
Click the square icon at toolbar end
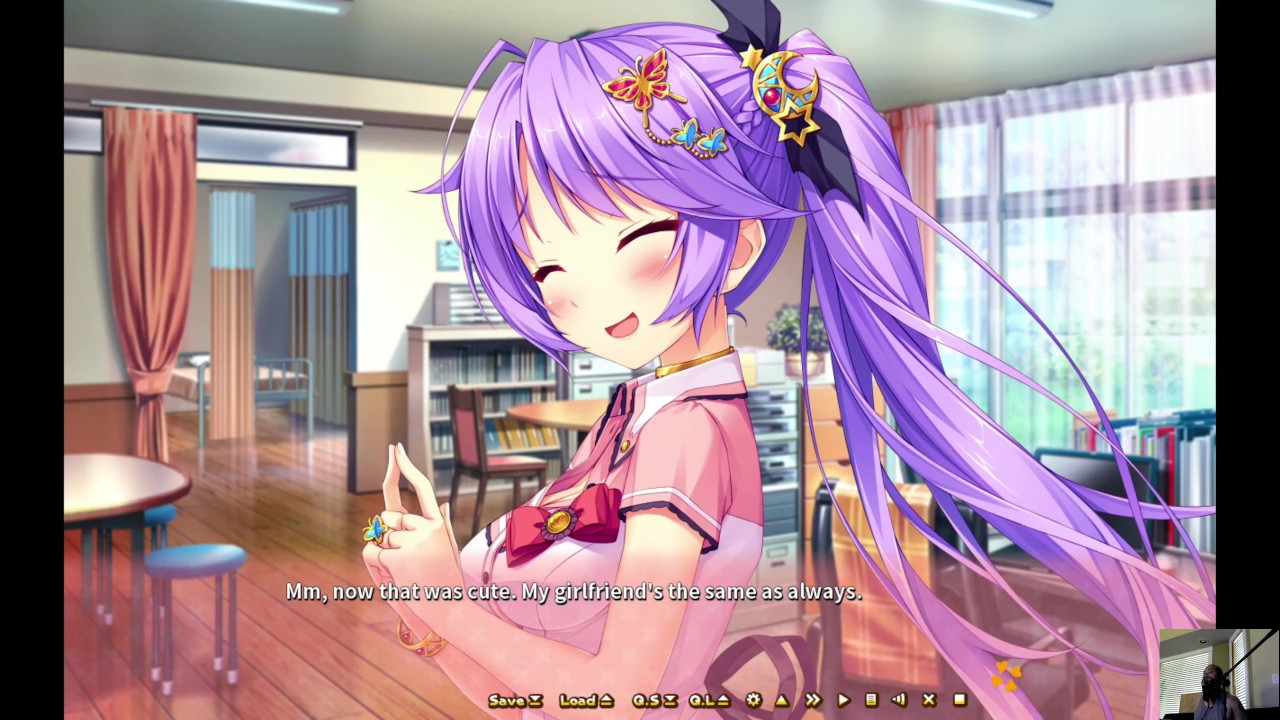point(960,701)
